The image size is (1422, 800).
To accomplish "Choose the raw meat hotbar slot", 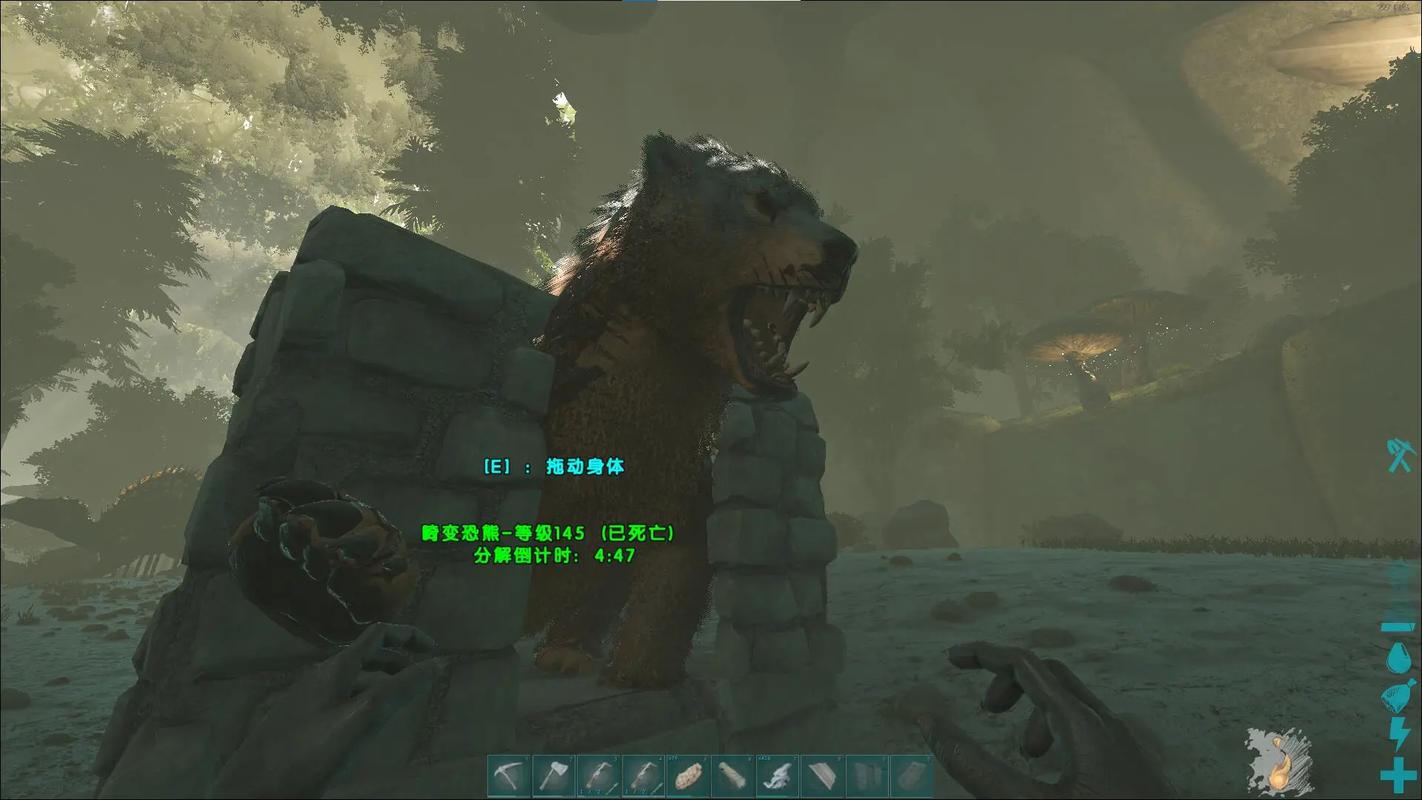I will tap(689, 776).
